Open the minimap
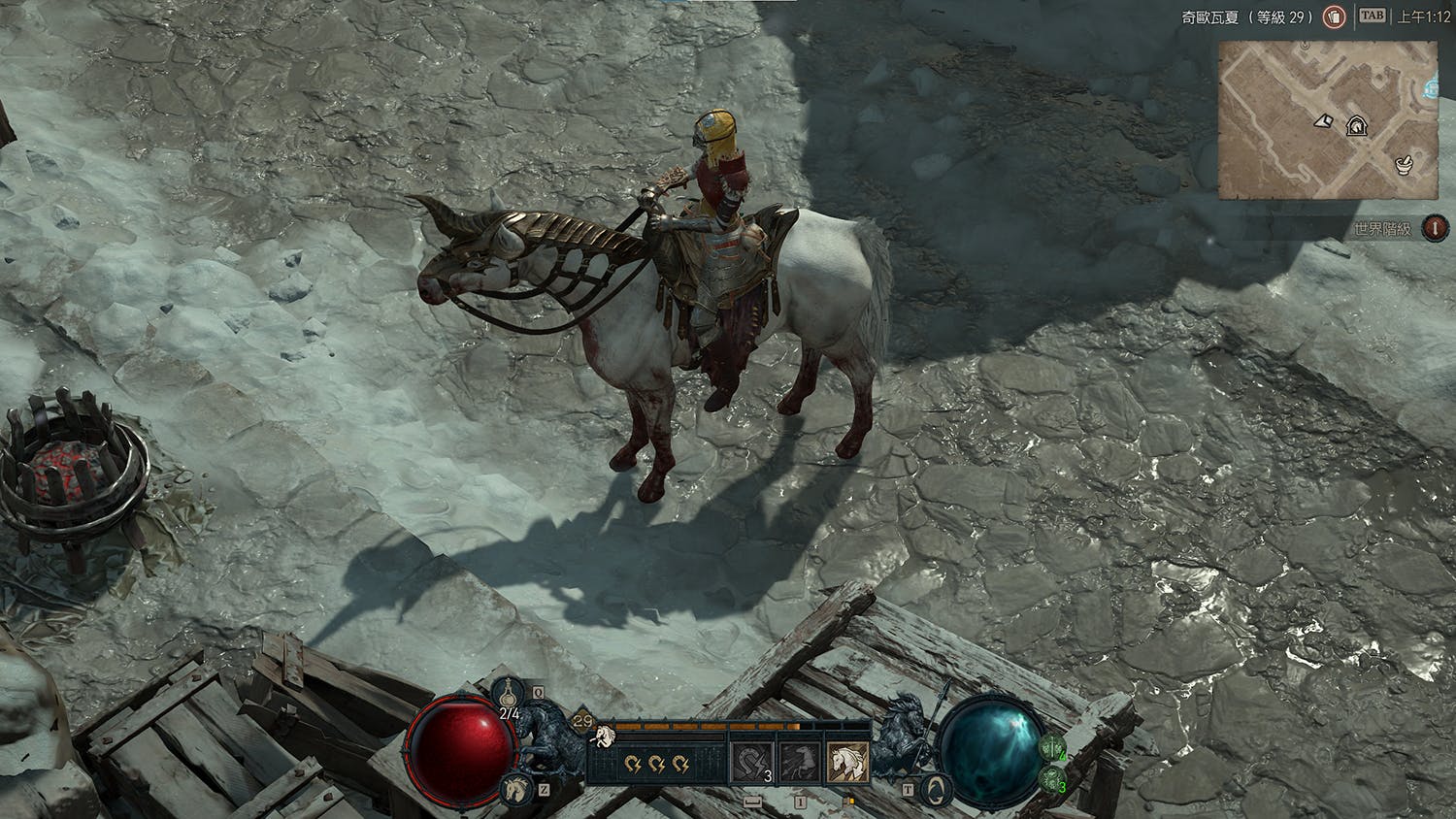The height and width of the screenshot is (819, 1456). [1328, 120]
